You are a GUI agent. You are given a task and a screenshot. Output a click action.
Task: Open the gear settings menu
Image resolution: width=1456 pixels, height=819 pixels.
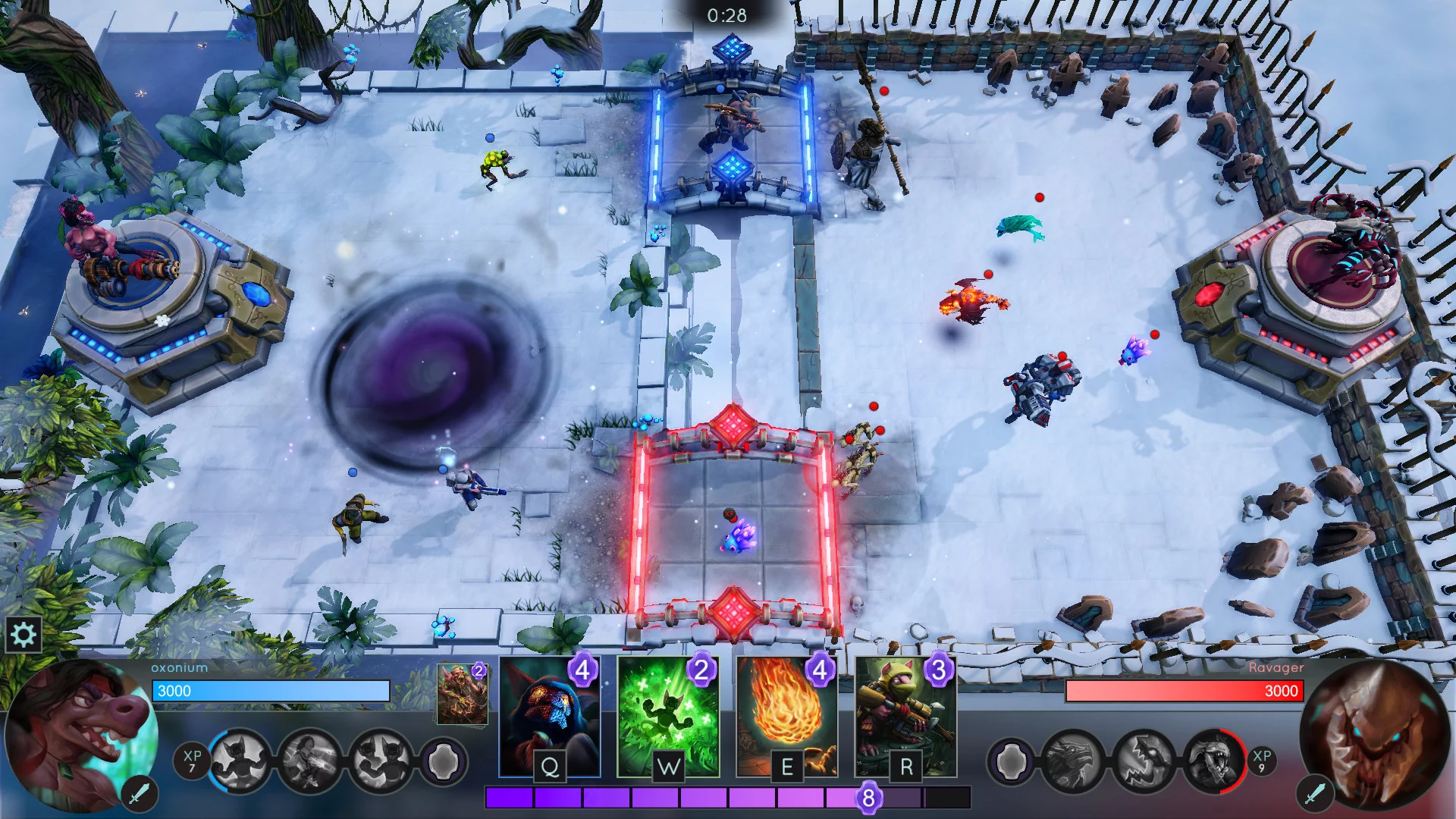(24, 634)
